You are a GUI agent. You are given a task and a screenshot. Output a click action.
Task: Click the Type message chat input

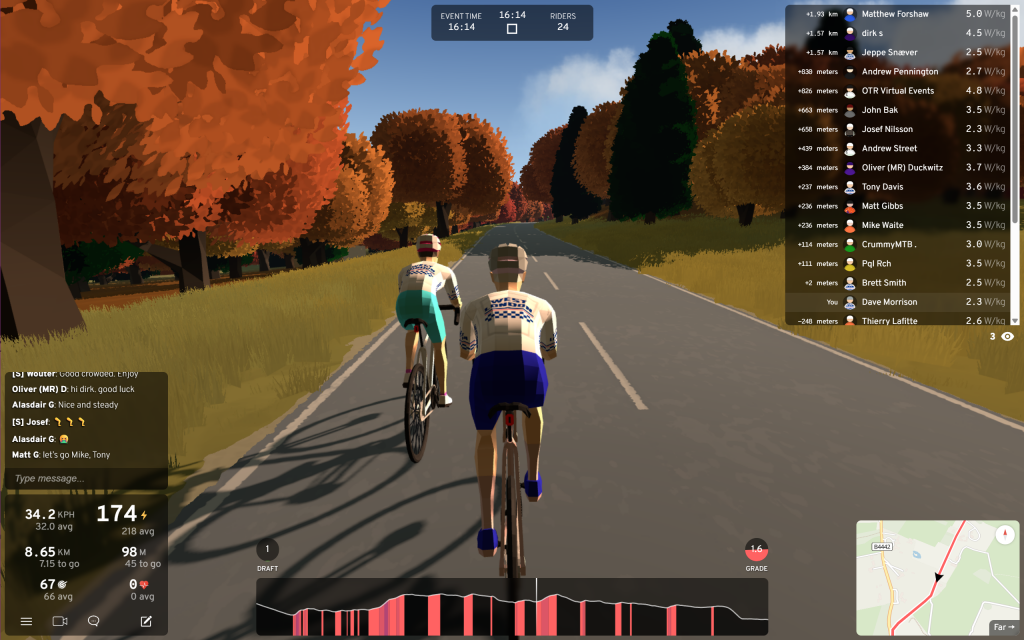coord(86,479)
